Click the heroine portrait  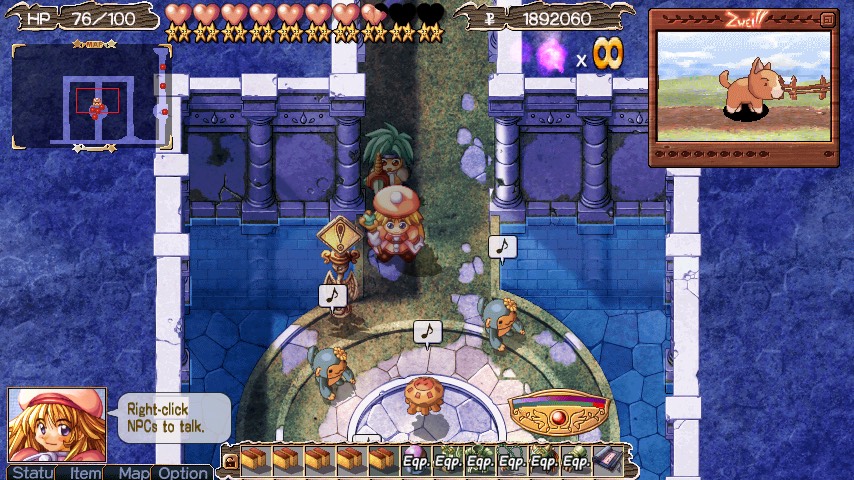tap(57, 425)
